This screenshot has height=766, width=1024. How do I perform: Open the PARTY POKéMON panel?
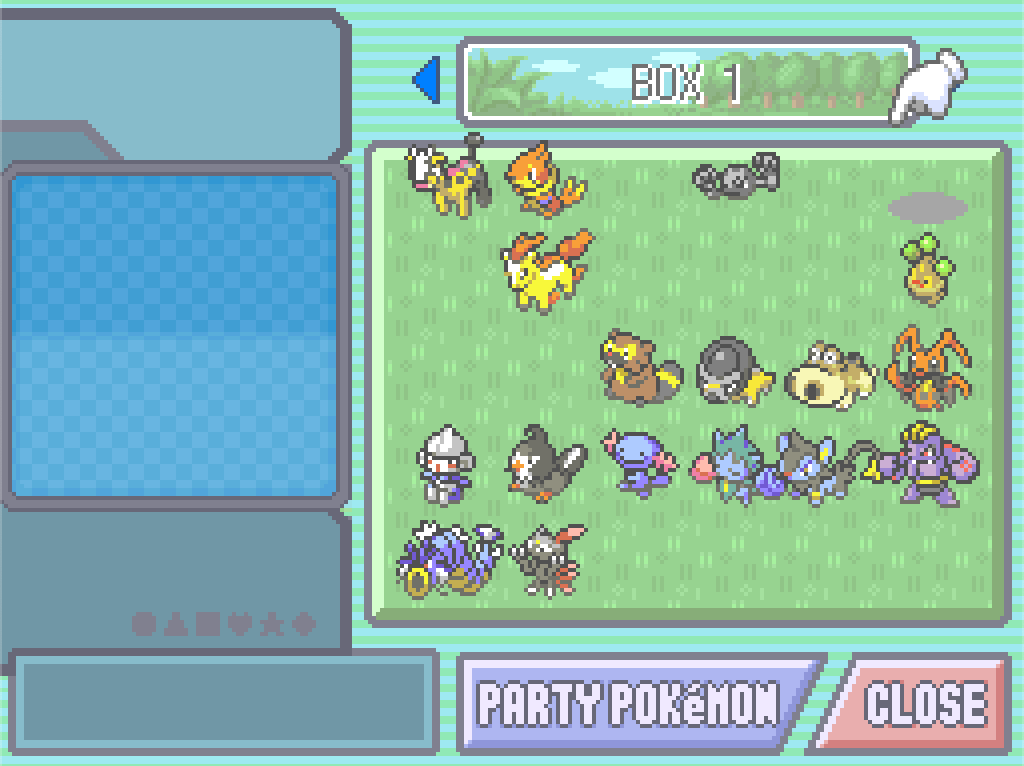pyautogui.click(x=630, y=704)
